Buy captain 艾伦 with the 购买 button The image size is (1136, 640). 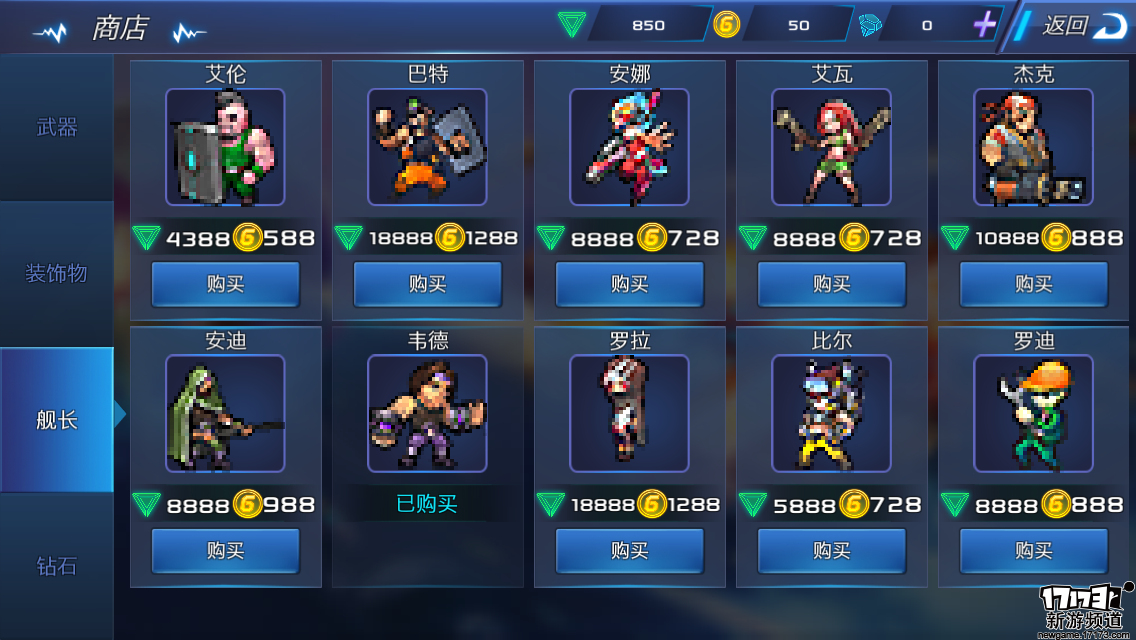click(x=225, y=284)
